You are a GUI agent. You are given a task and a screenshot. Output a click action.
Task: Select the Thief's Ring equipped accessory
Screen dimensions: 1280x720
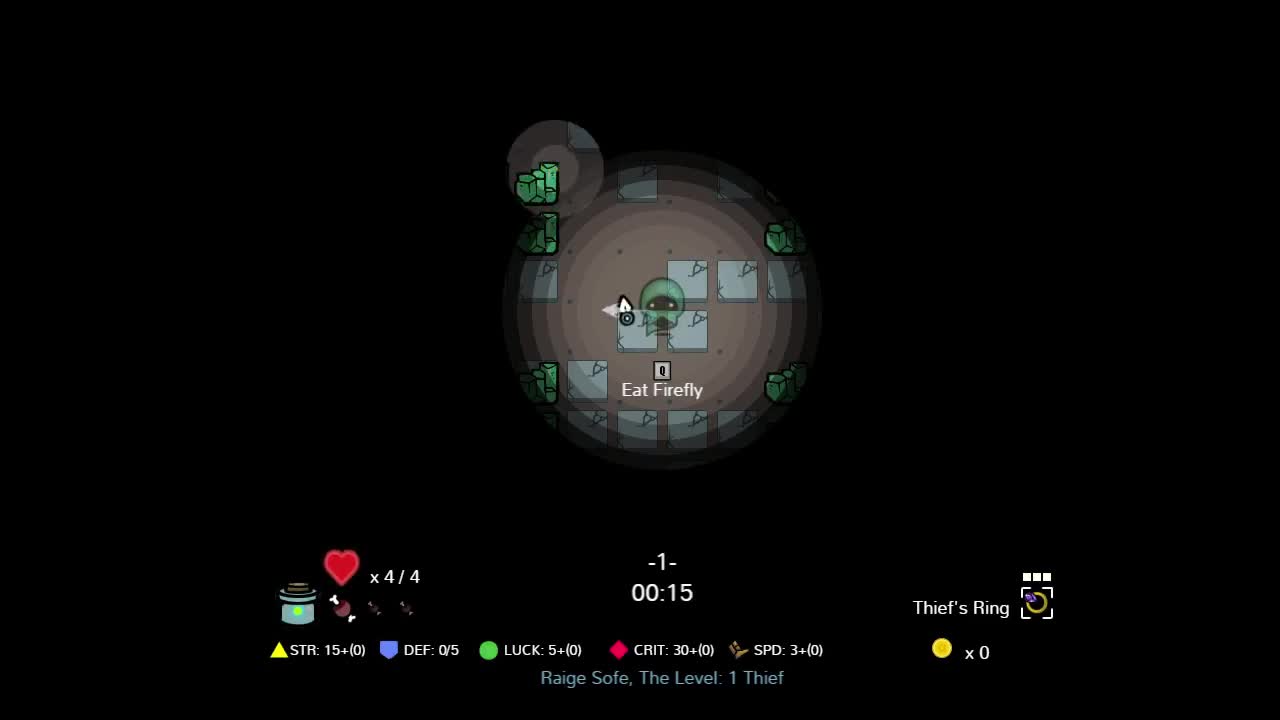click(1036, 603)
